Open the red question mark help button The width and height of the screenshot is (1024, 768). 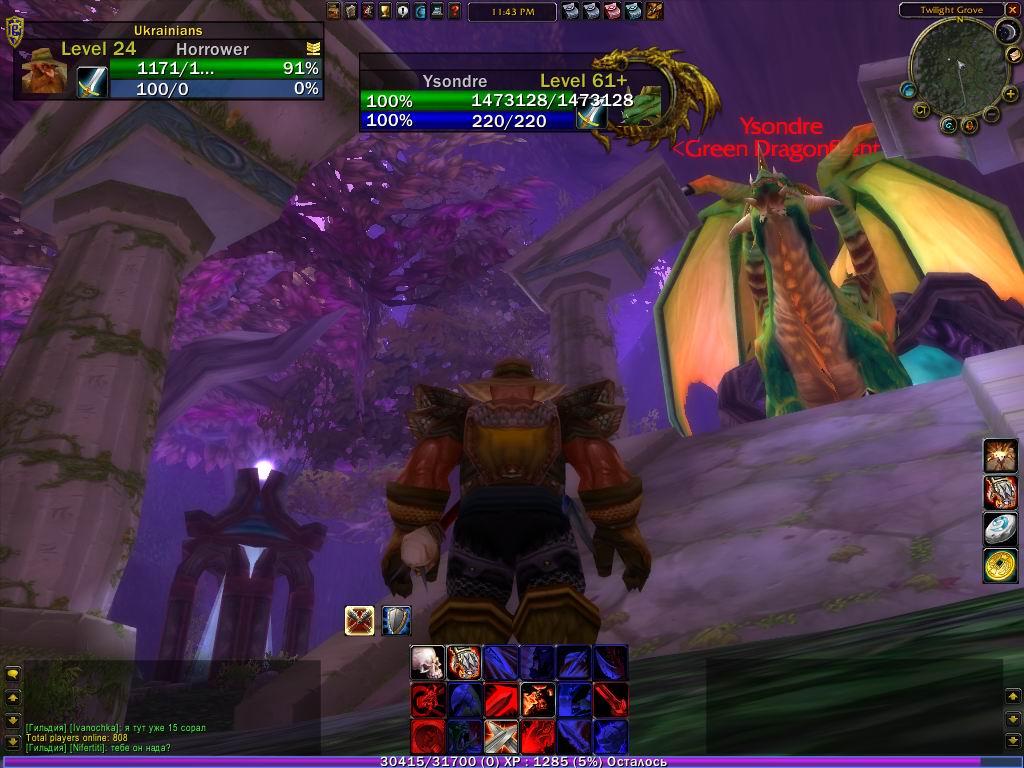tap(455, 11)
